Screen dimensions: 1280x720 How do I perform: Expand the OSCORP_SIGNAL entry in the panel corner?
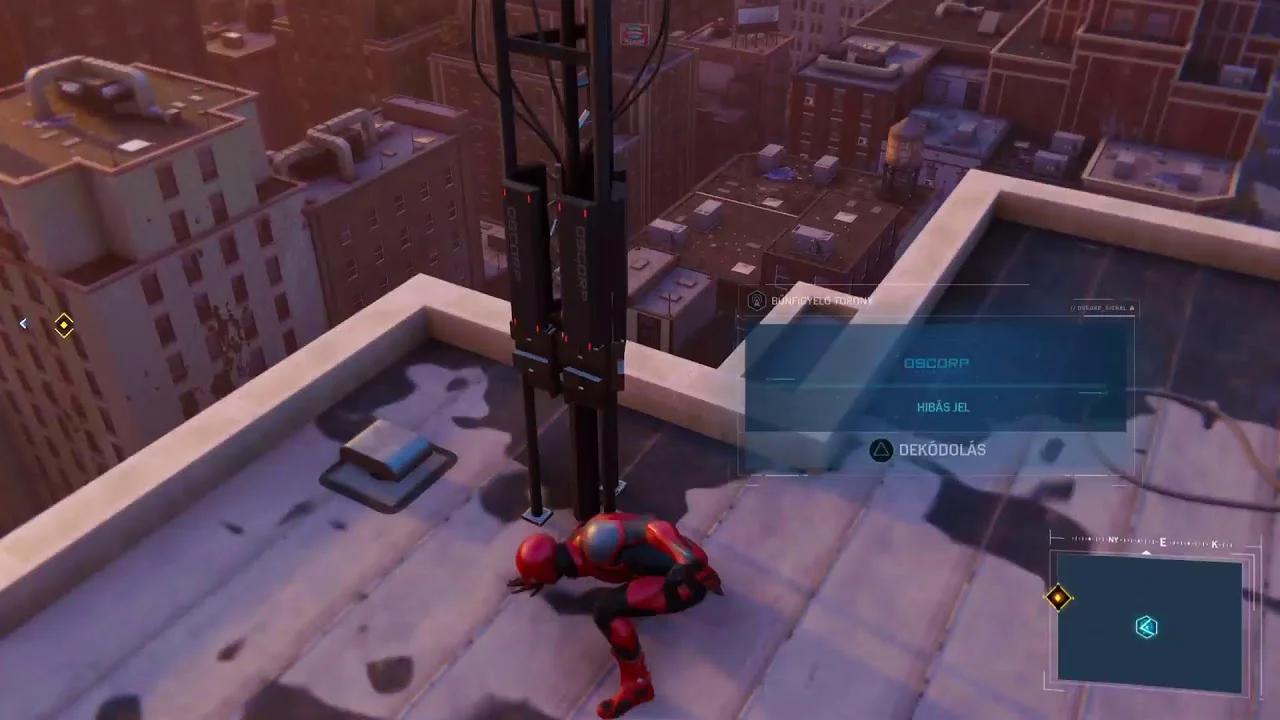[x=1100, y=308]
